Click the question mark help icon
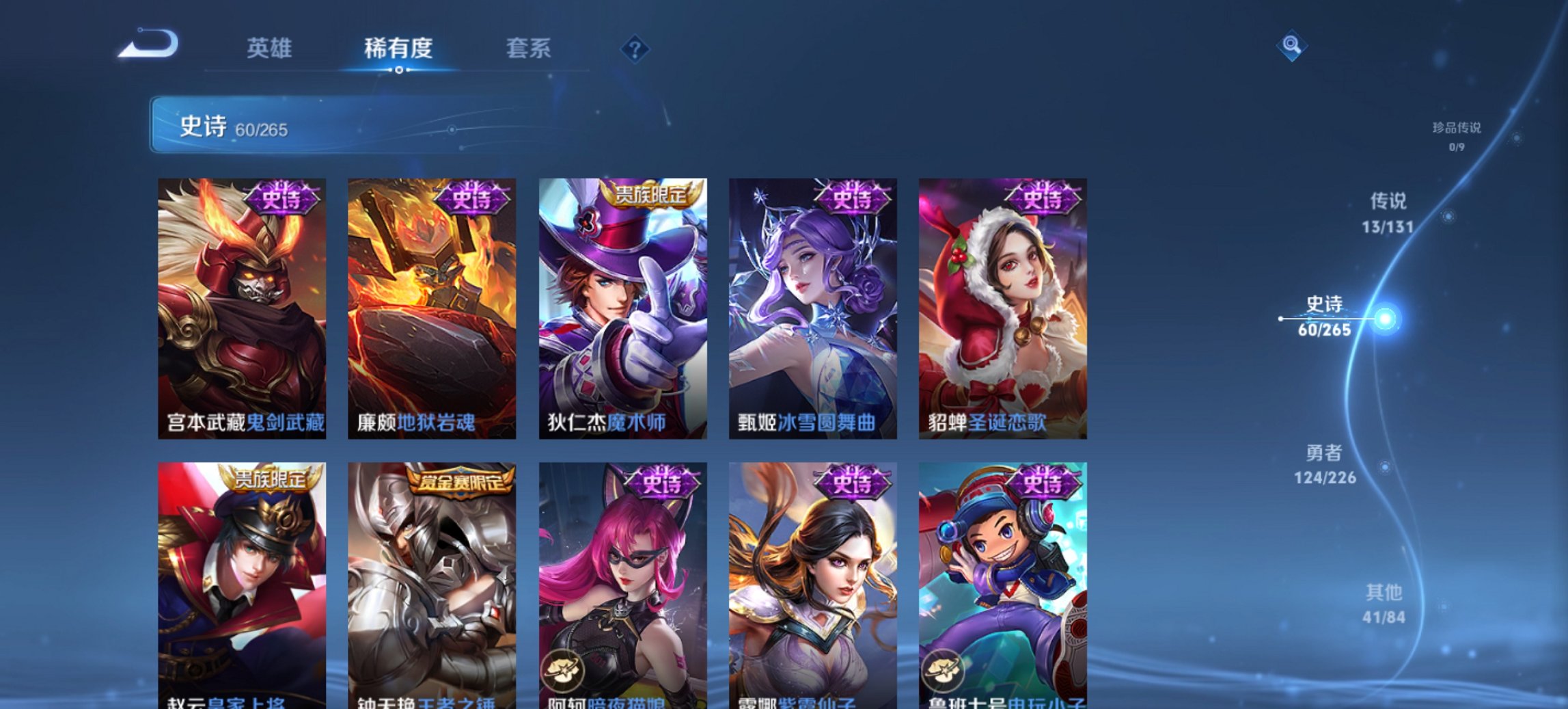 point(635,48)
